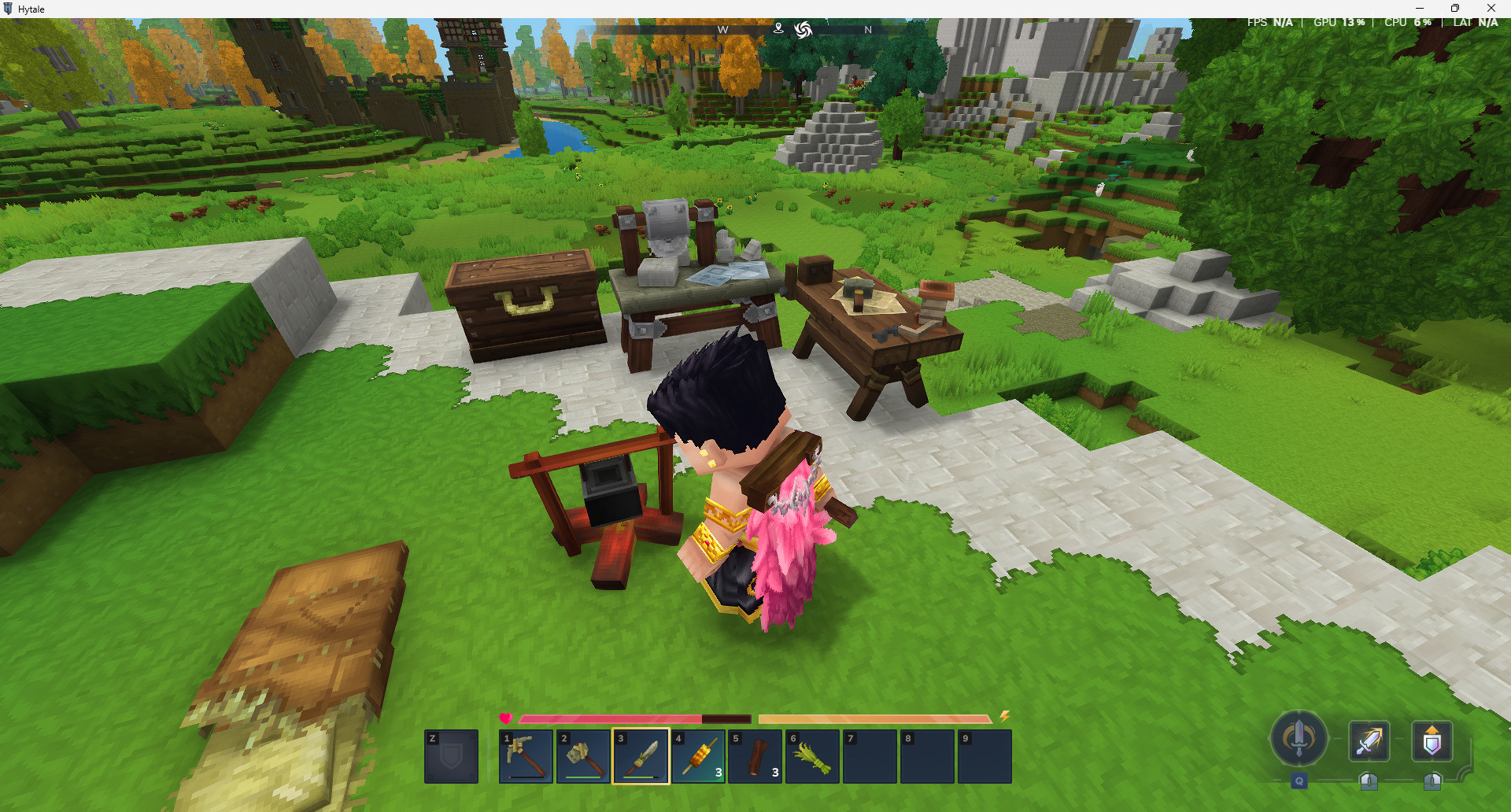The height and width of the screenshot is (812, 1511).
Task: Choose the stone dagger in slot 3
Action: [641, 756]
